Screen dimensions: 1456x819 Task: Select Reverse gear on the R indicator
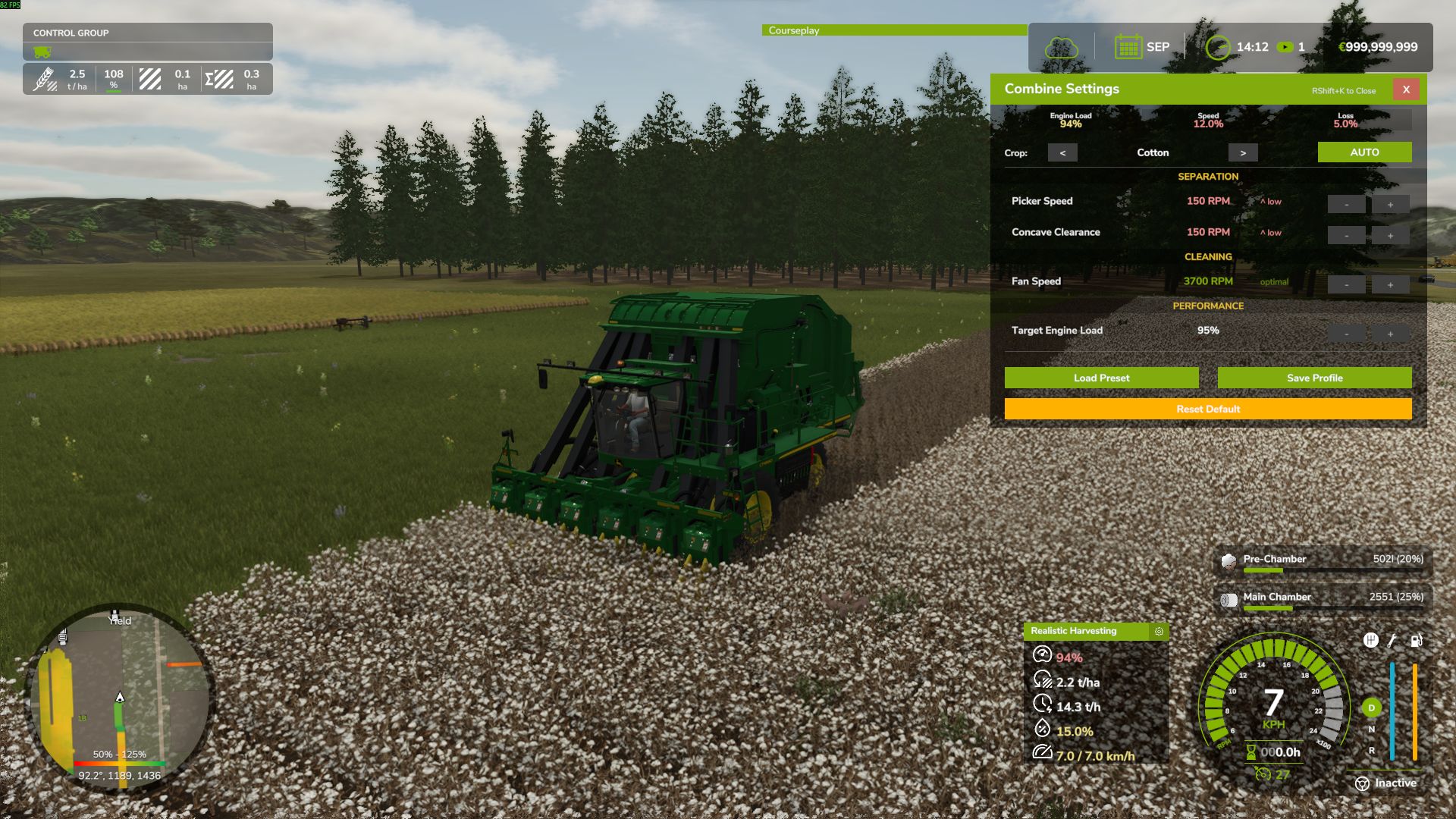pos(1372,750)
